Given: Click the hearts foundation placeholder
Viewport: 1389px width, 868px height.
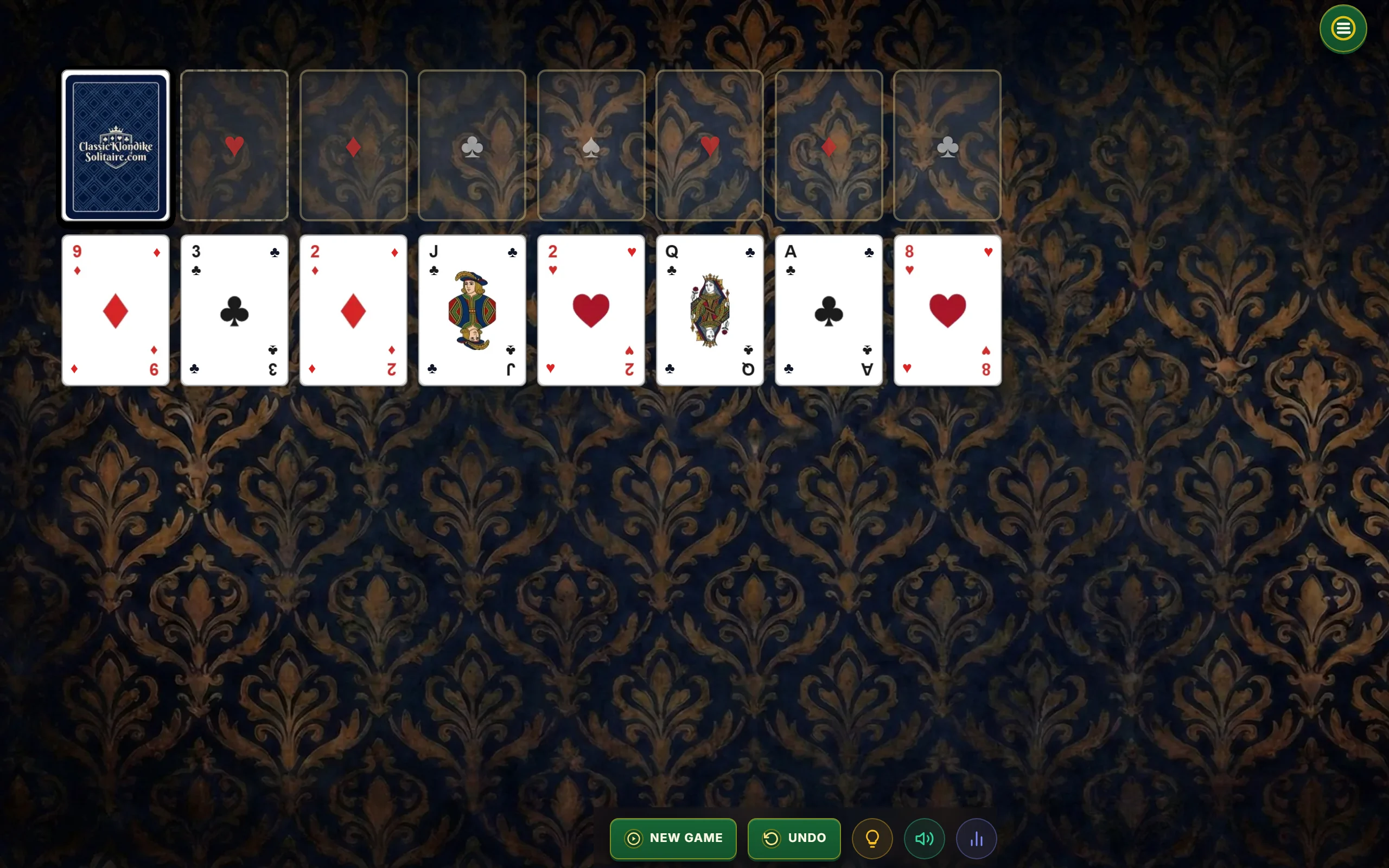Looking at the screenshot, I should coord(234,145).
